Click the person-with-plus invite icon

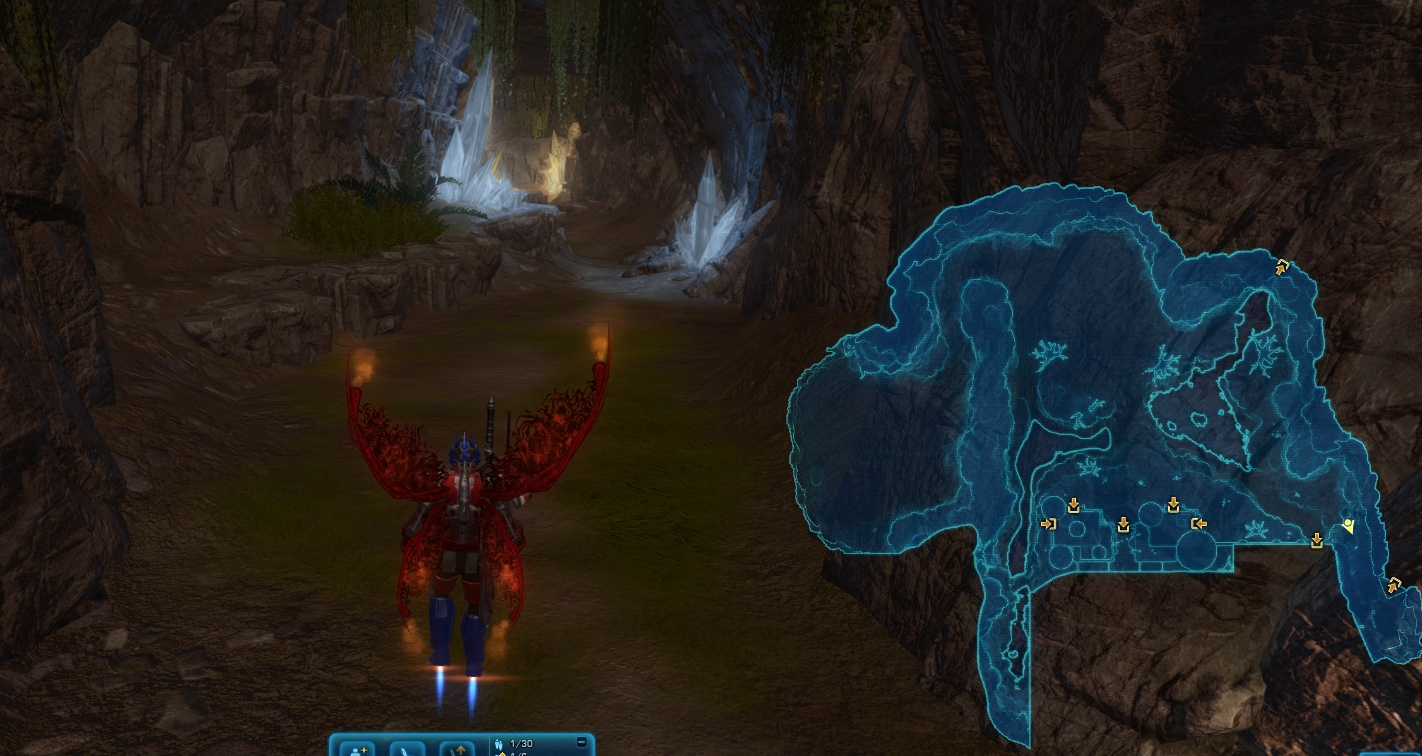pyautogui.click(x=357, y=748)
